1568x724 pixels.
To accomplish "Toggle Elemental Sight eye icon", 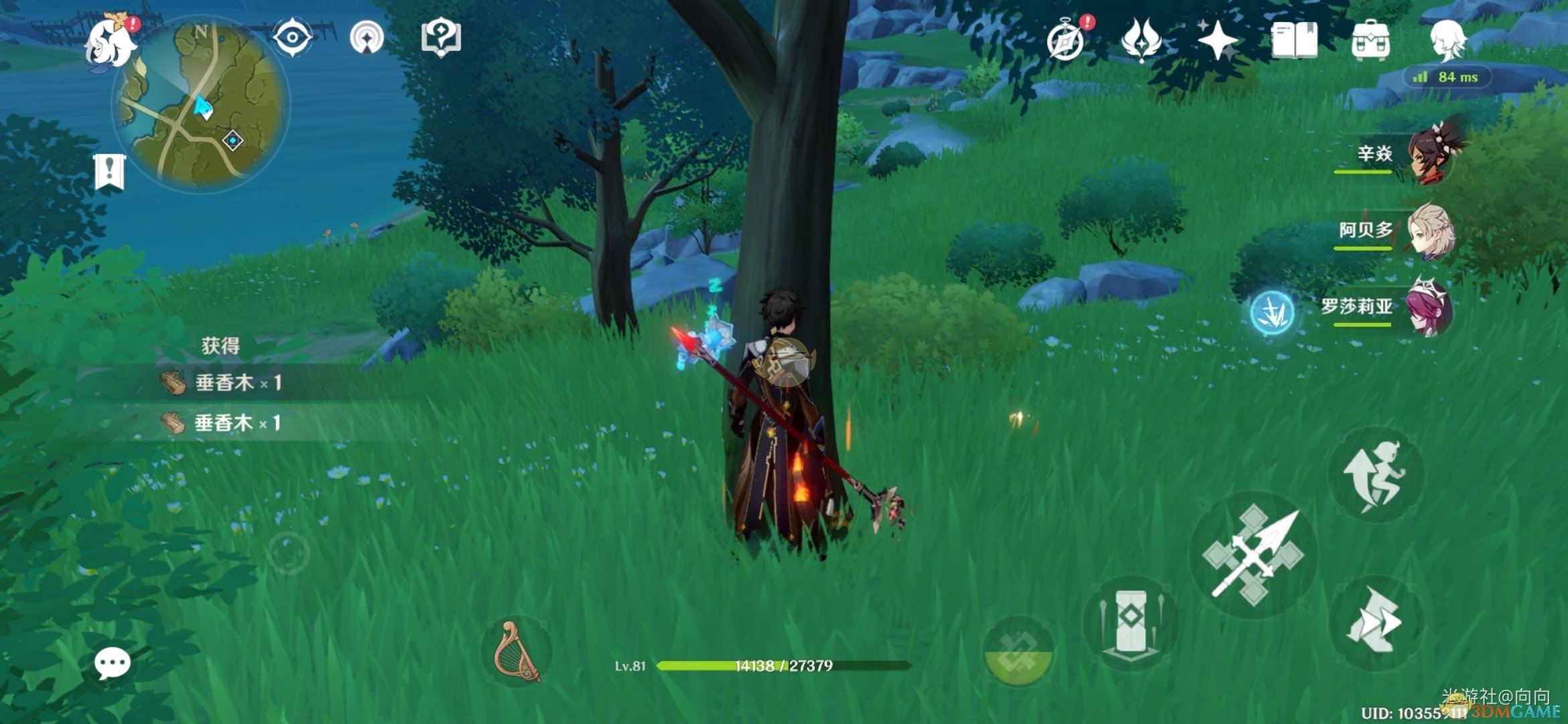I will 293,38.
